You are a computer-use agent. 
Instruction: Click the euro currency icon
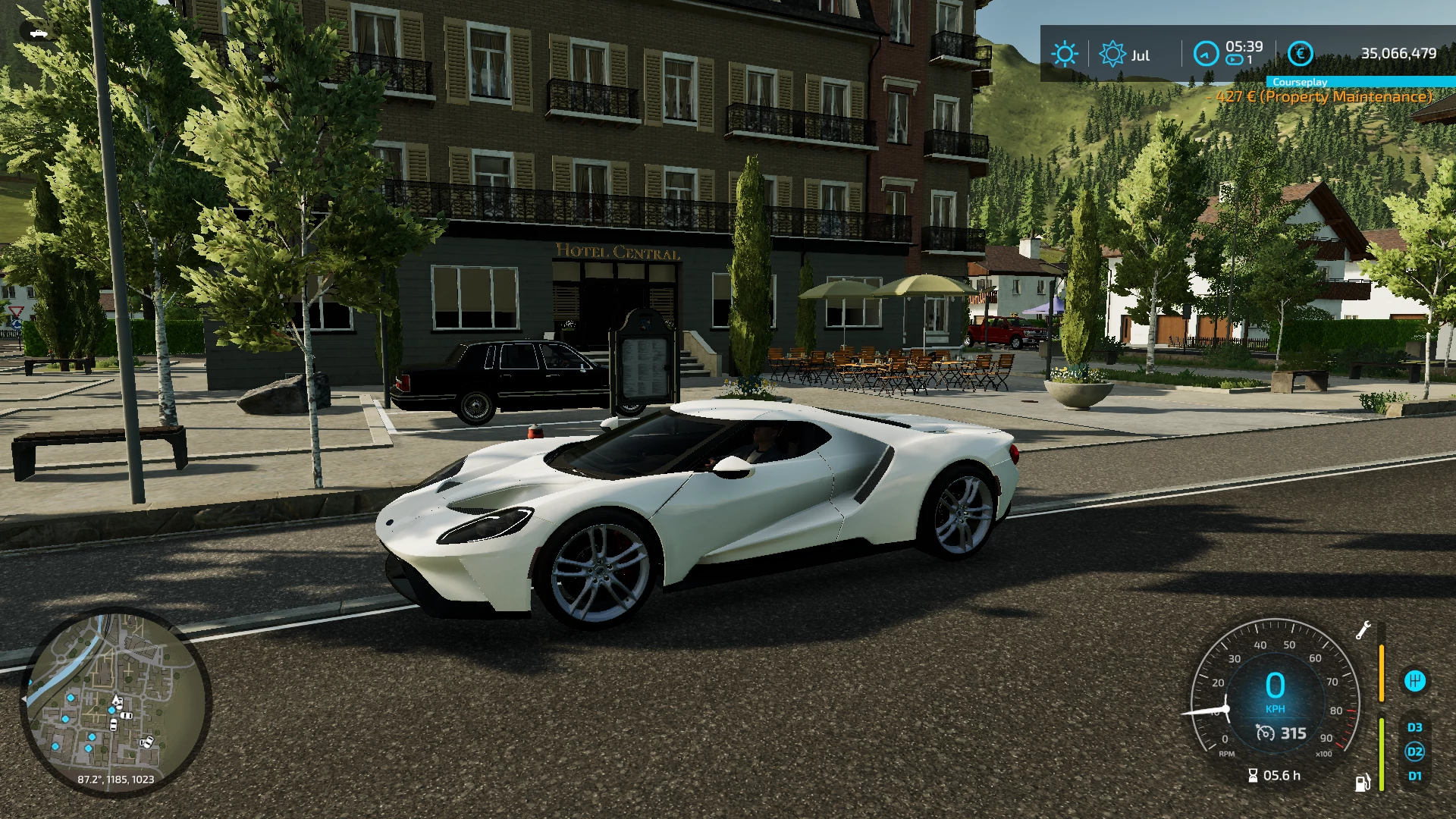coord(1300,54)
